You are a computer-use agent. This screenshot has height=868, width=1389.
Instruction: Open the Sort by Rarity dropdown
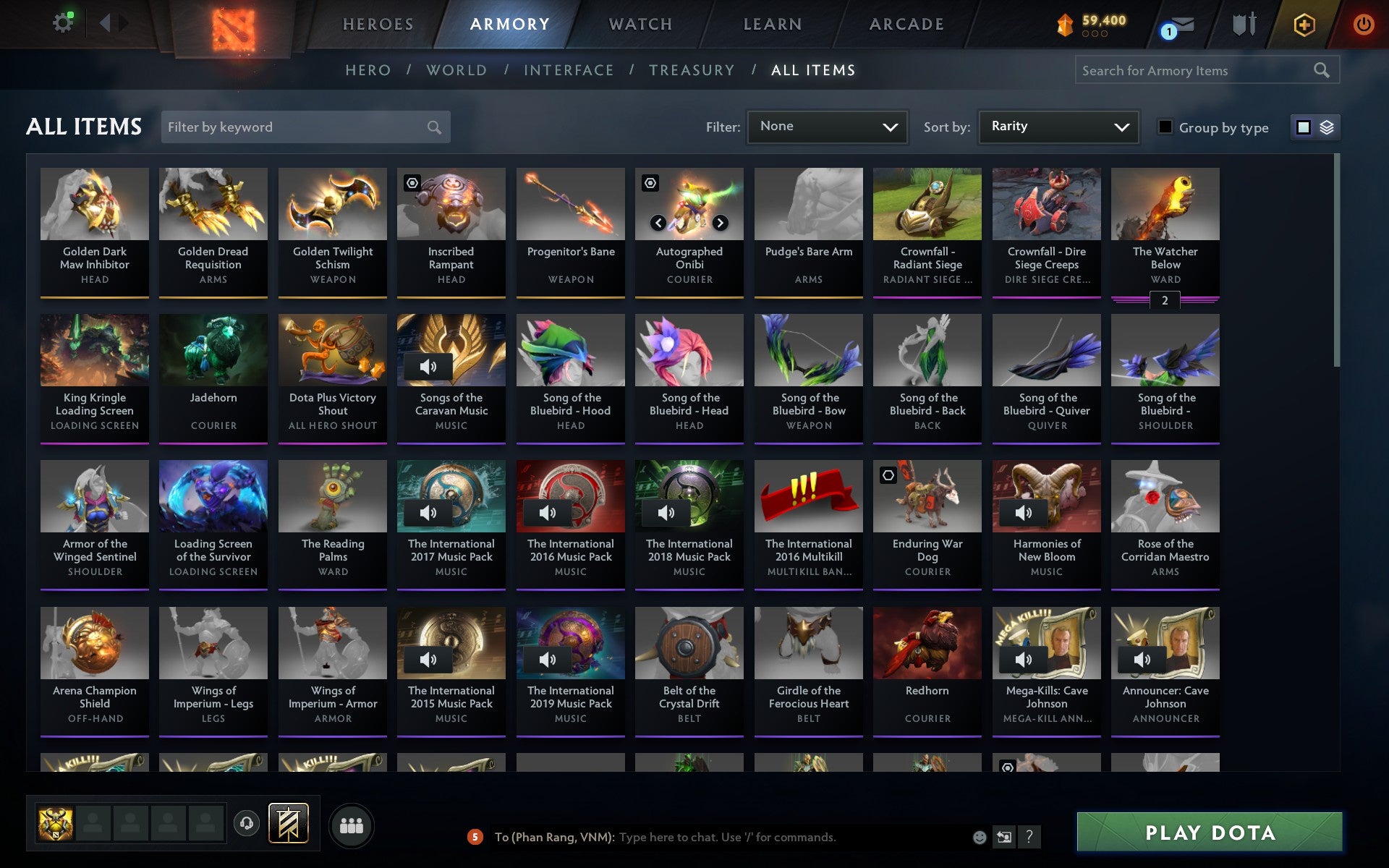[1058, 127]
